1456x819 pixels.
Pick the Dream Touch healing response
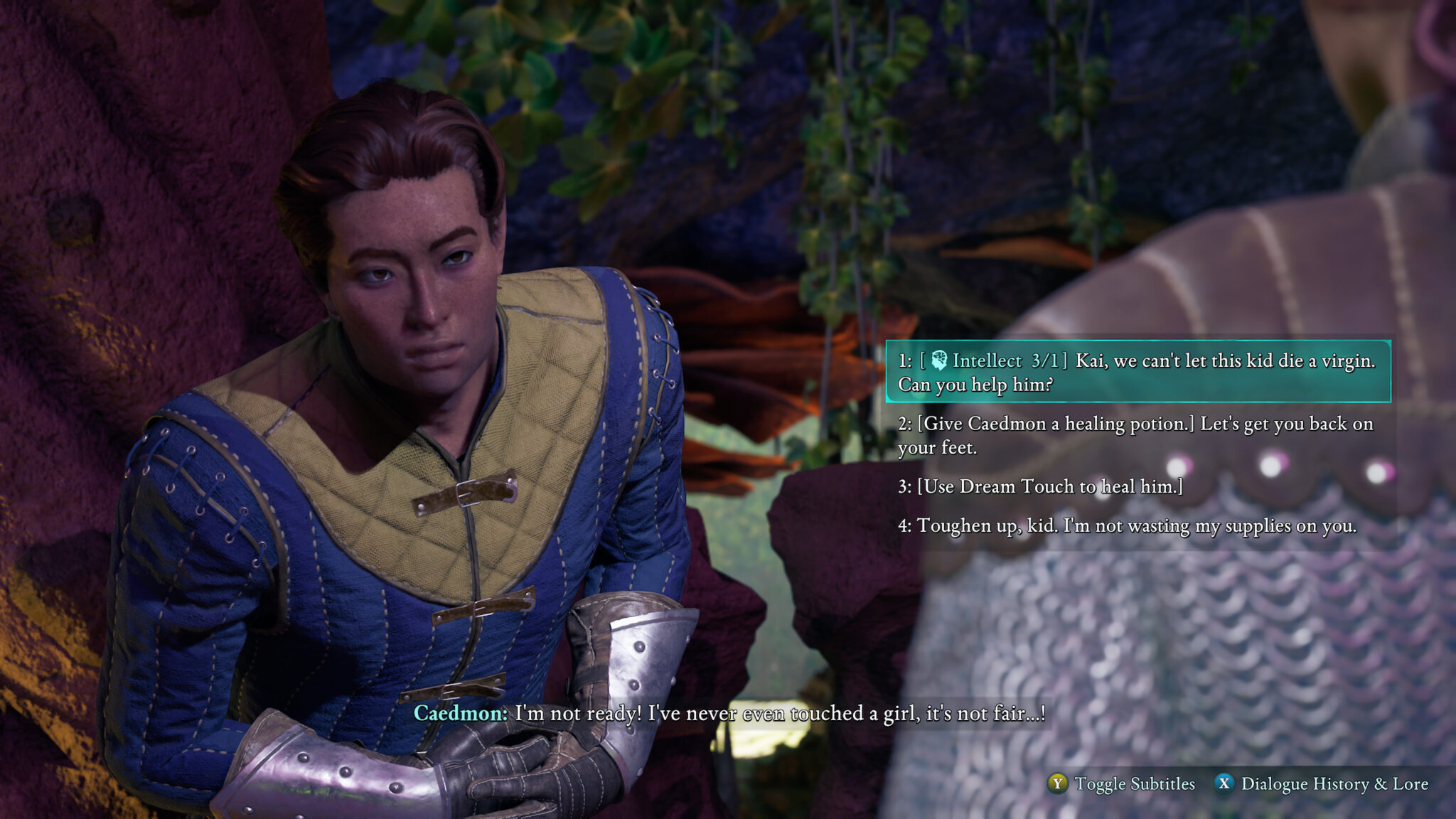[x=1039, y=486]
